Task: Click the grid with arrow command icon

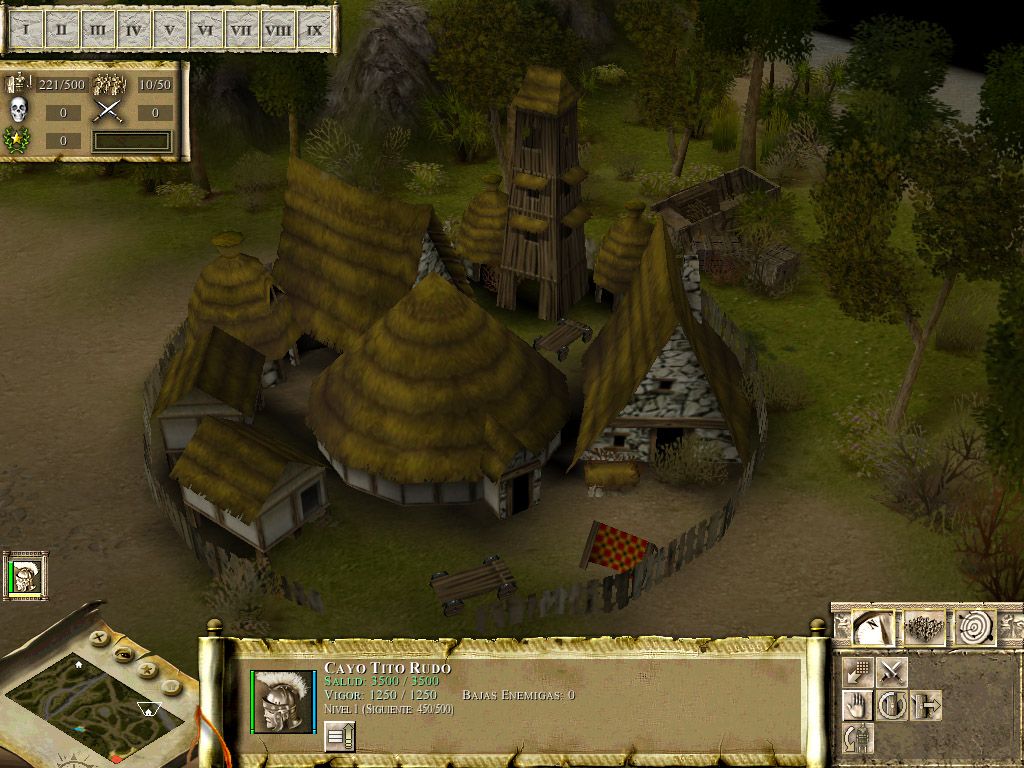Action: pyautogui.click(x=857, y=672)
